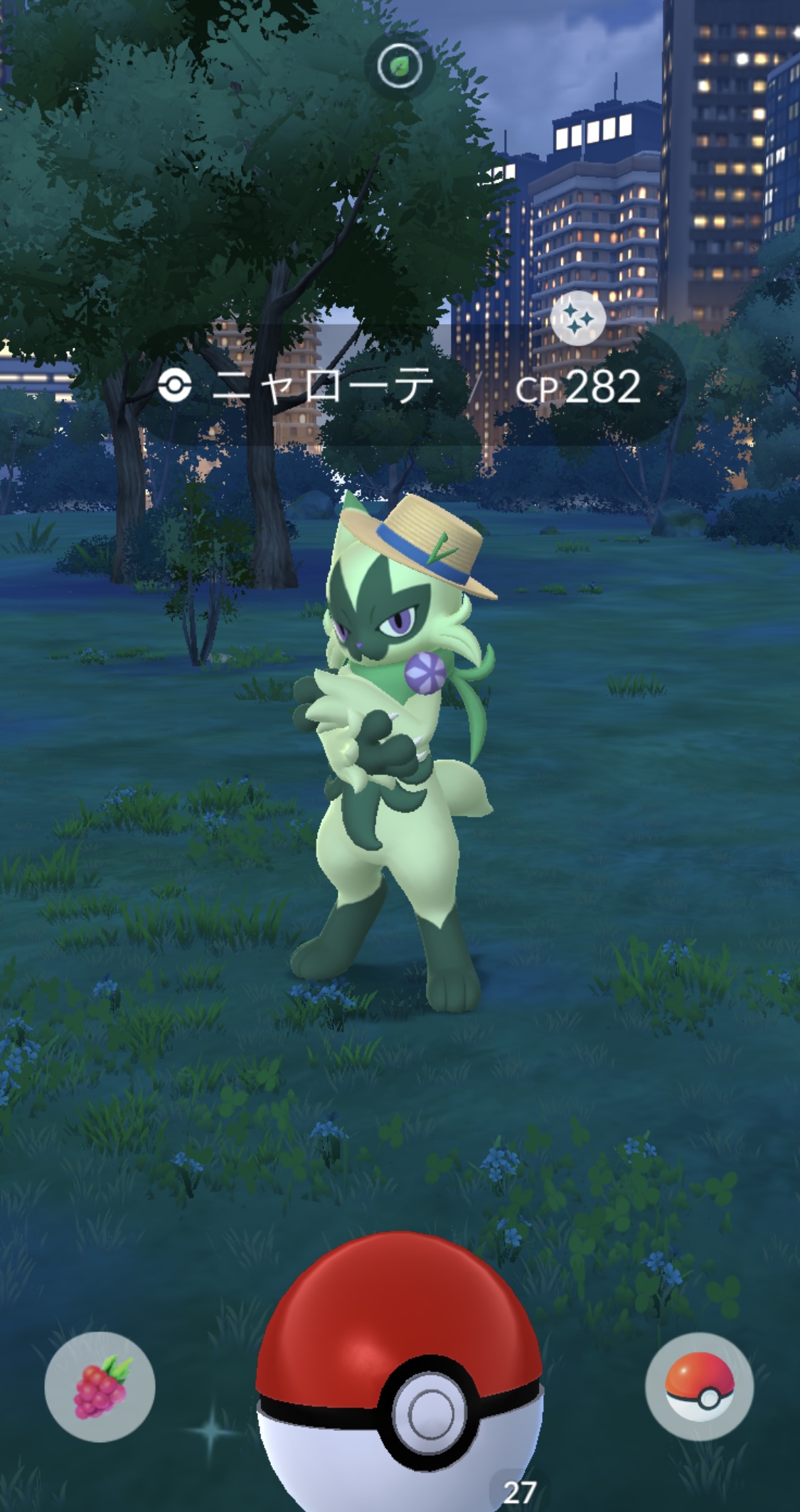The width and height of the screenshot is (800, 1512).
Task: Open the berry selection menu
Action: tap(100, 1386)
